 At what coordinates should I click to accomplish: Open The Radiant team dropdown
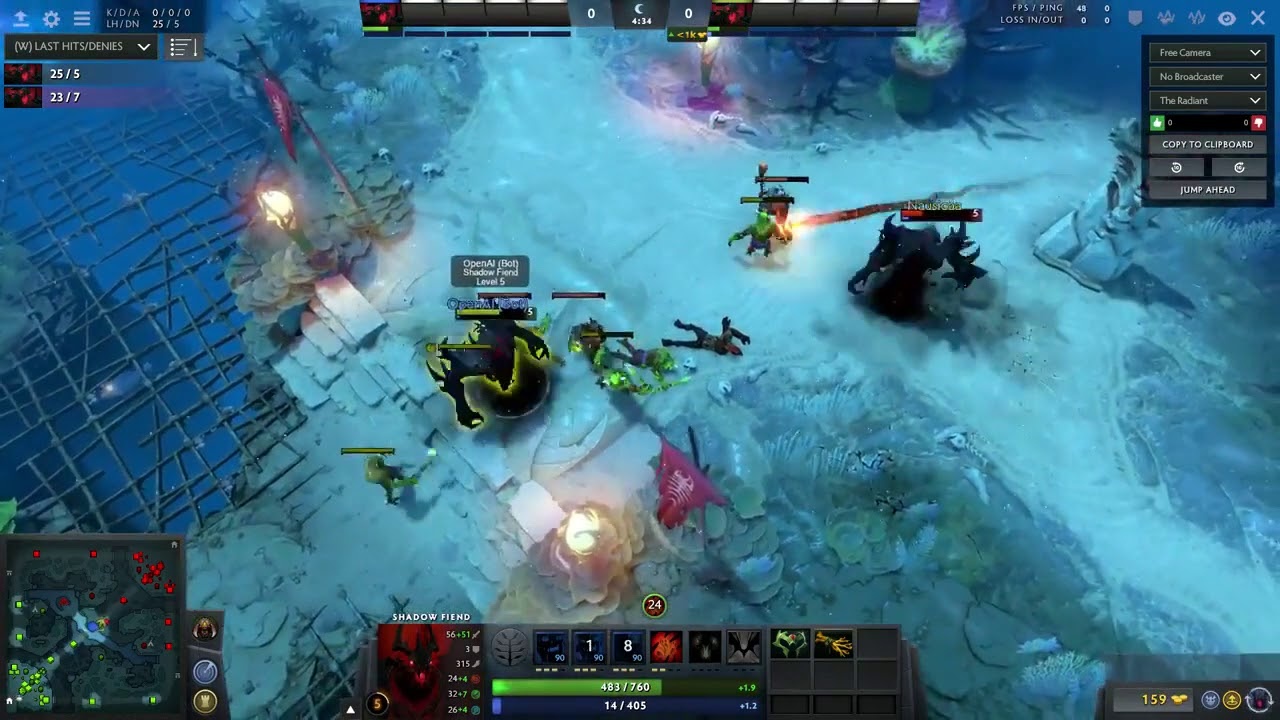tap(1207, 100)
